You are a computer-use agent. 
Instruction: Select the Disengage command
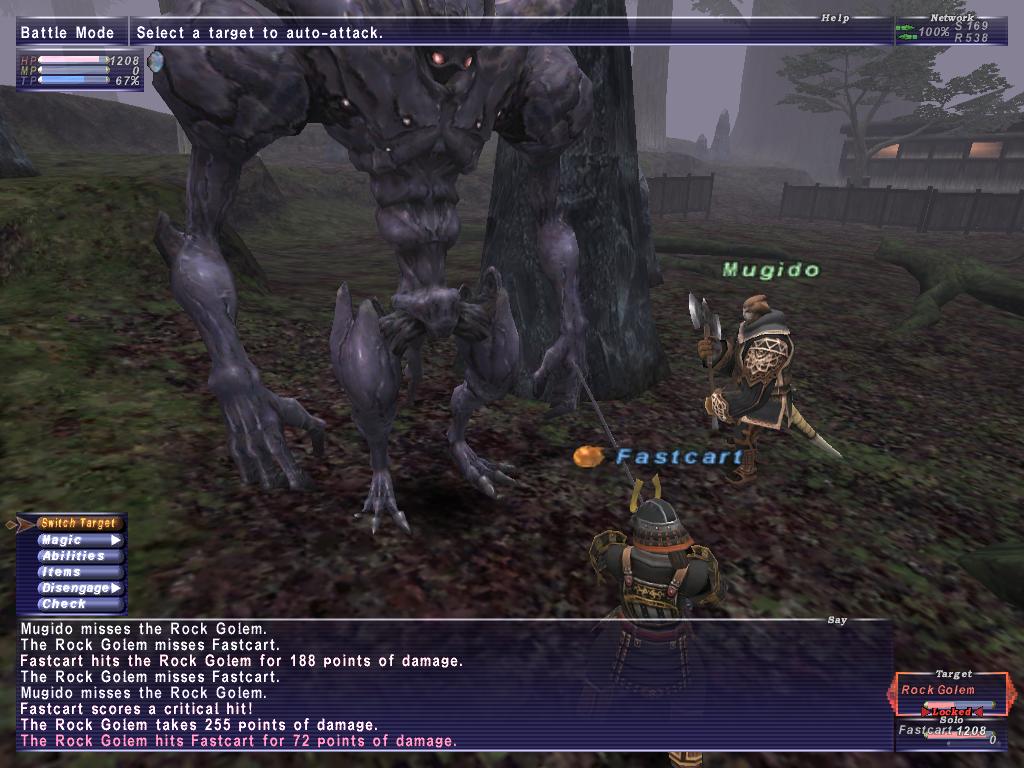79,588
